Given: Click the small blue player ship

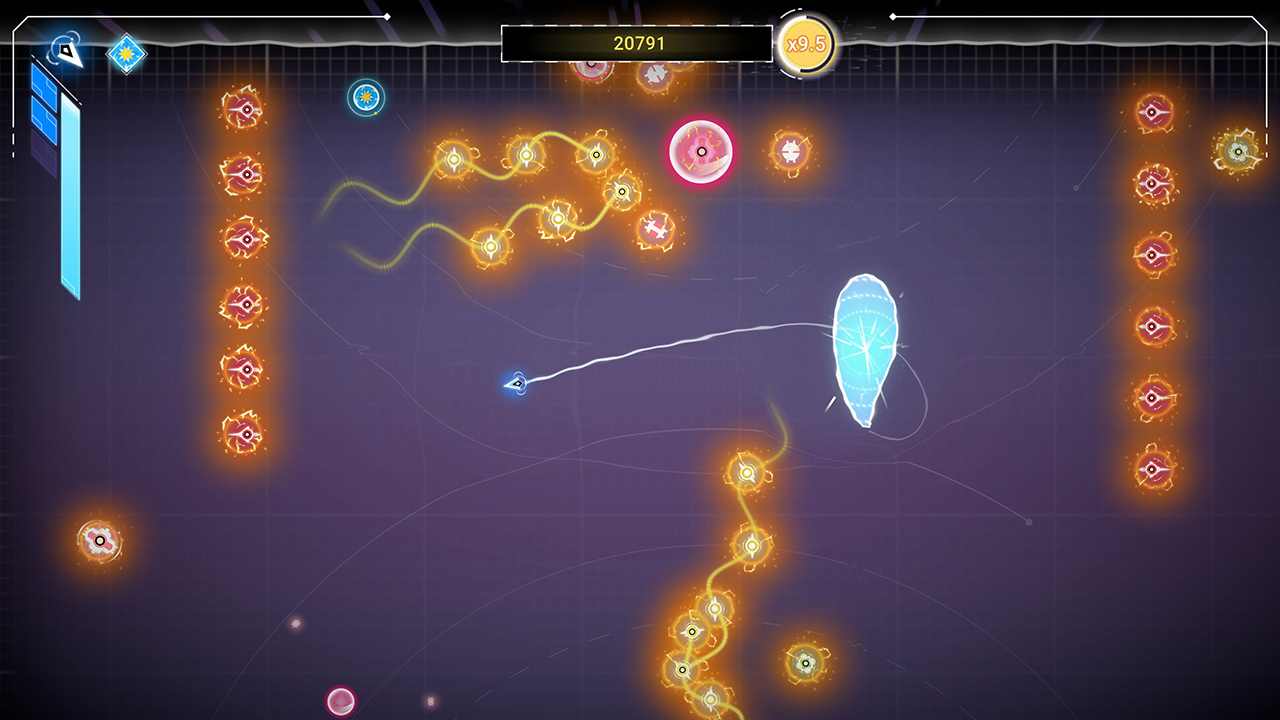Looking at the screenshot, I should pos(516,383).
